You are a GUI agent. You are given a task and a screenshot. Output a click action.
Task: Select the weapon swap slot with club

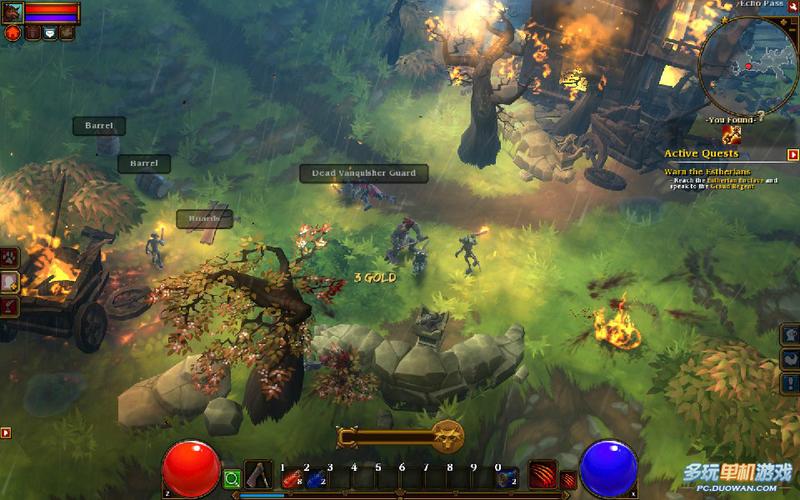[x=259, y=475]
